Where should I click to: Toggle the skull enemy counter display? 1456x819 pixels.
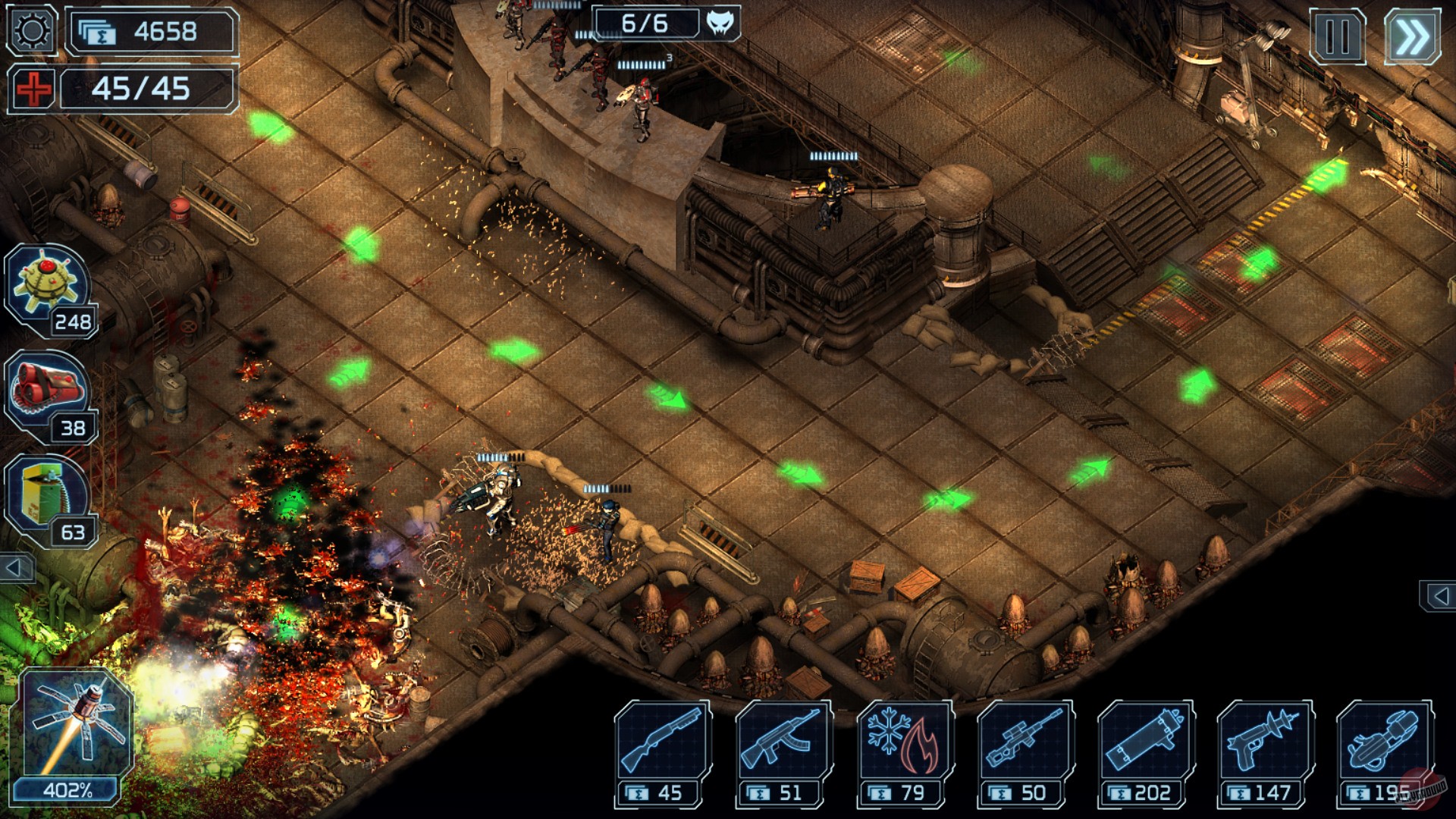[x=720, y=24]
